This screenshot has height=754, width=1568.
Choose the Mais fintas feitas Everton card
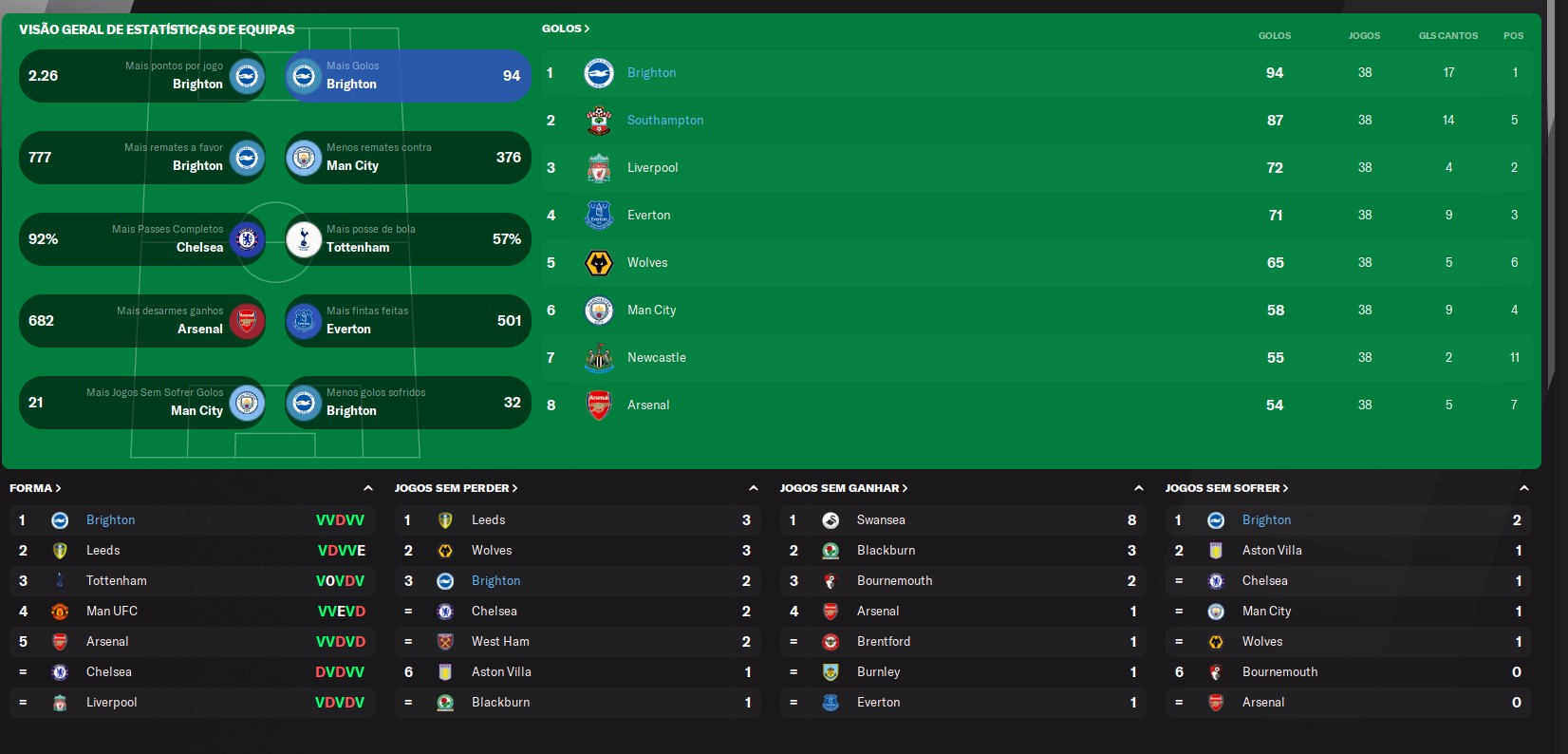click(x=408, y=321)
